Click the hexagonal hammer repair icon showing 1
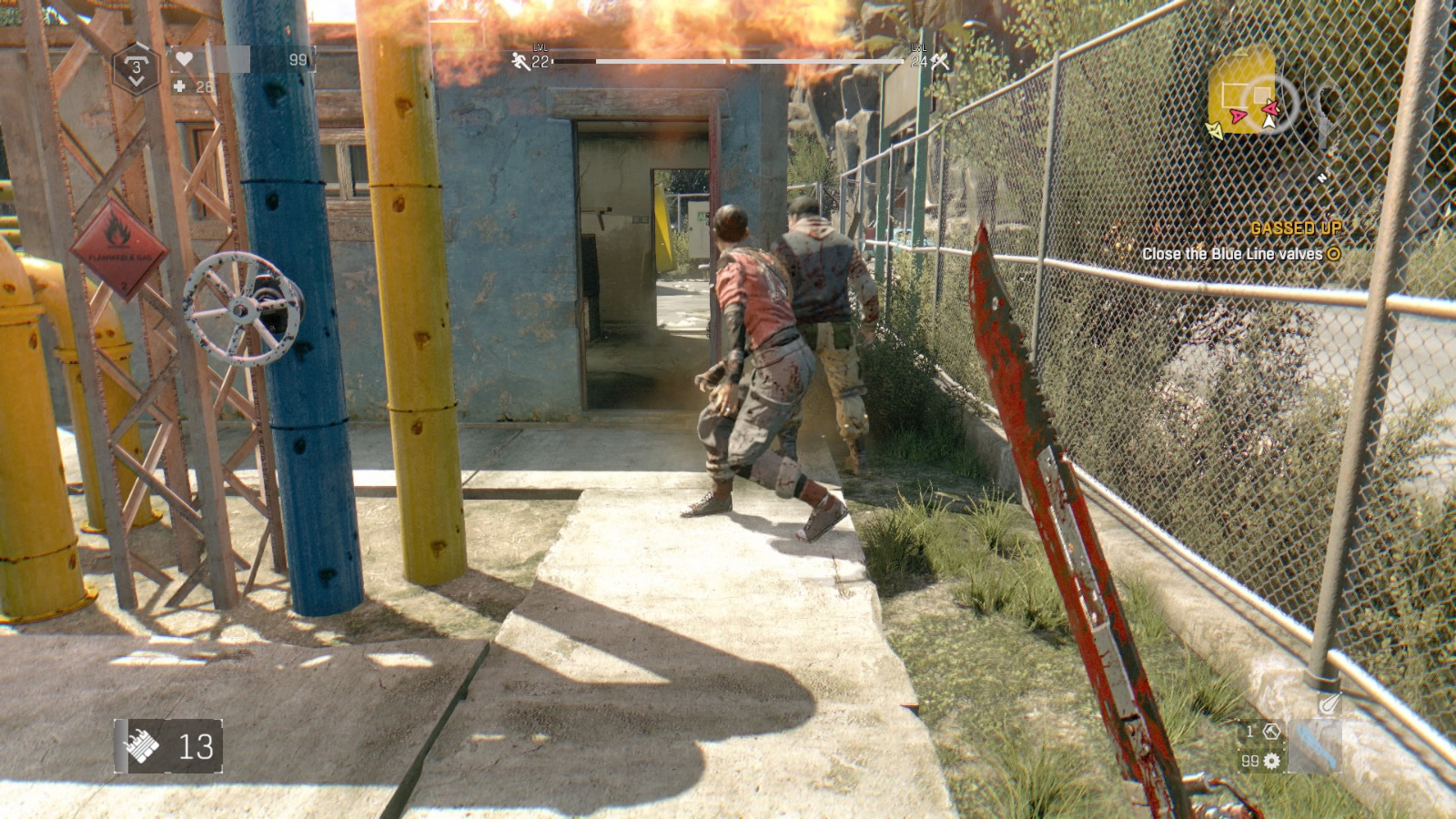Viewport: 1456px width, 819px height. (1272, 732)
